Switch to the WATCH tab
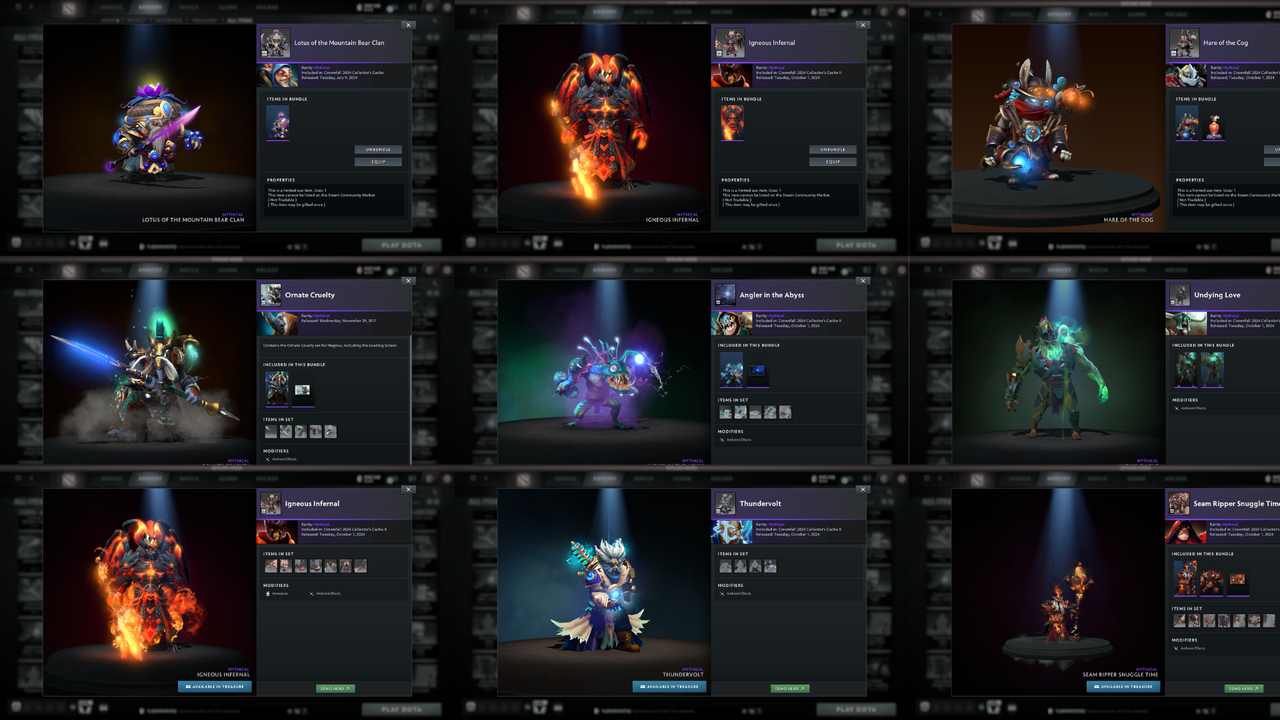This screenshot has width=1280, height=720. (x=191, y=6)
